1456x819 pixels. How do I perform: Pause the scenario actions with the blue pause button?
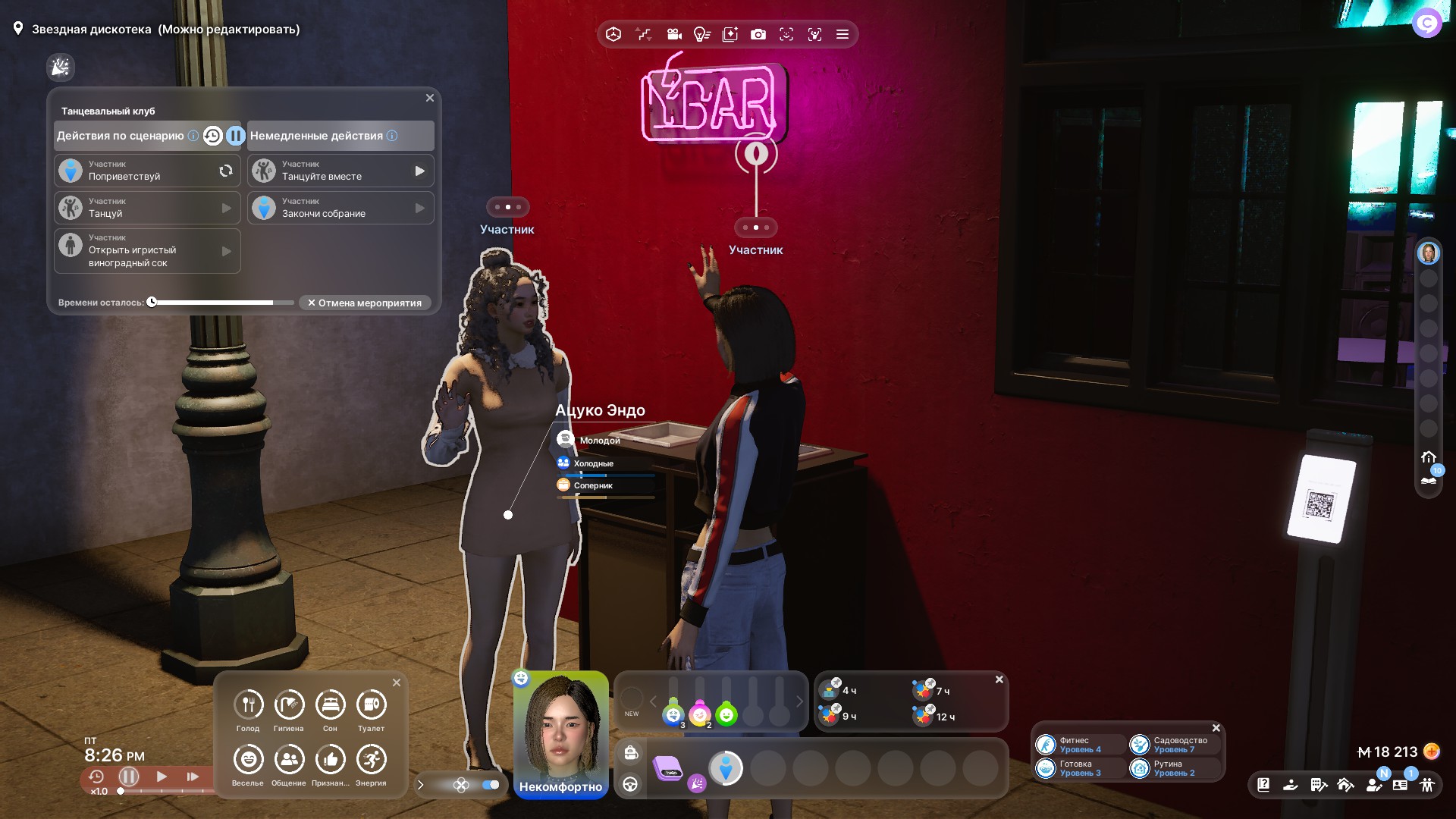[236, 136]
